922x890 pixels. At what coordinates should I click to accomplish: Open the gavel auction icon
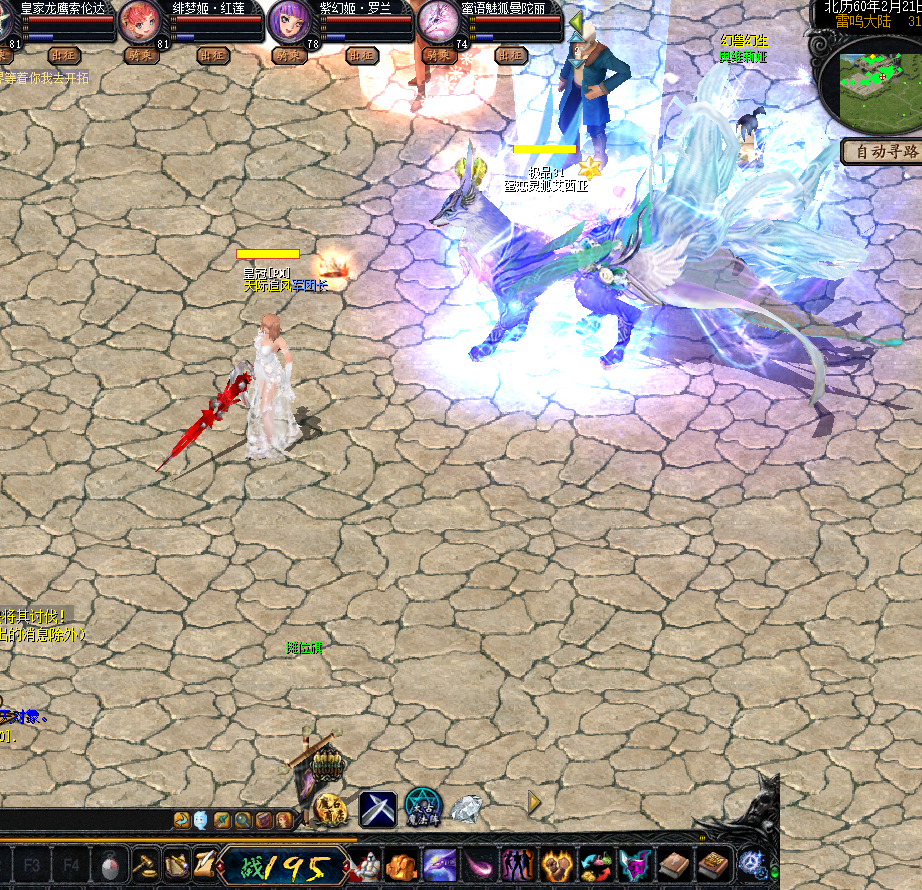pyautogui.click(x=147, y=864)
